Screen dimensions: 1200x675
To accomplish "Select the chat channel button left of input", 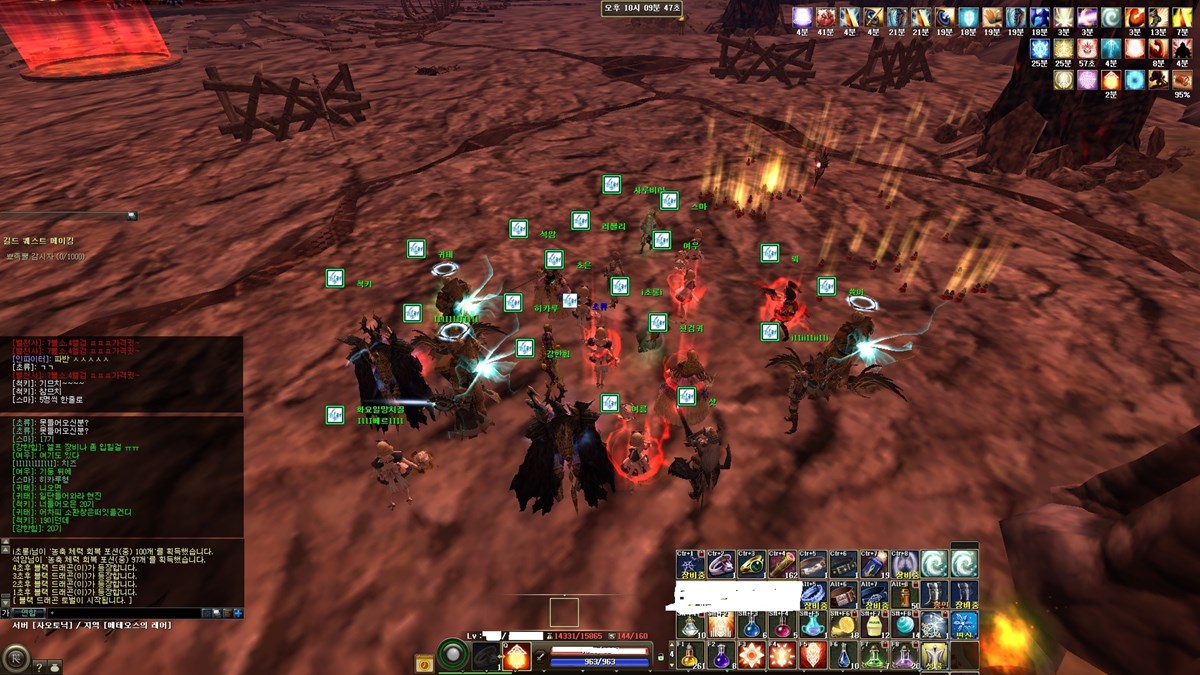I will [x=27, y=612].
